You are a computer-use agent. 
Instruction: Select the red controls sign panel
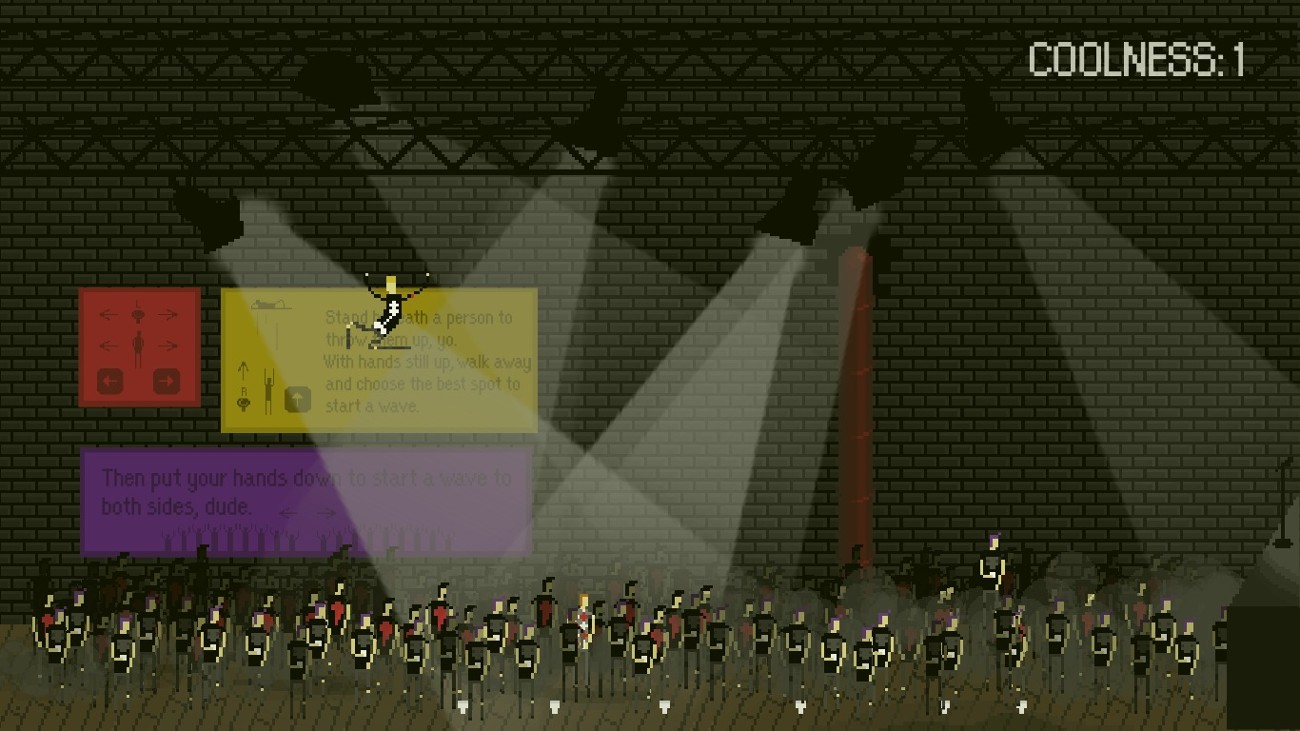(140, 348)
